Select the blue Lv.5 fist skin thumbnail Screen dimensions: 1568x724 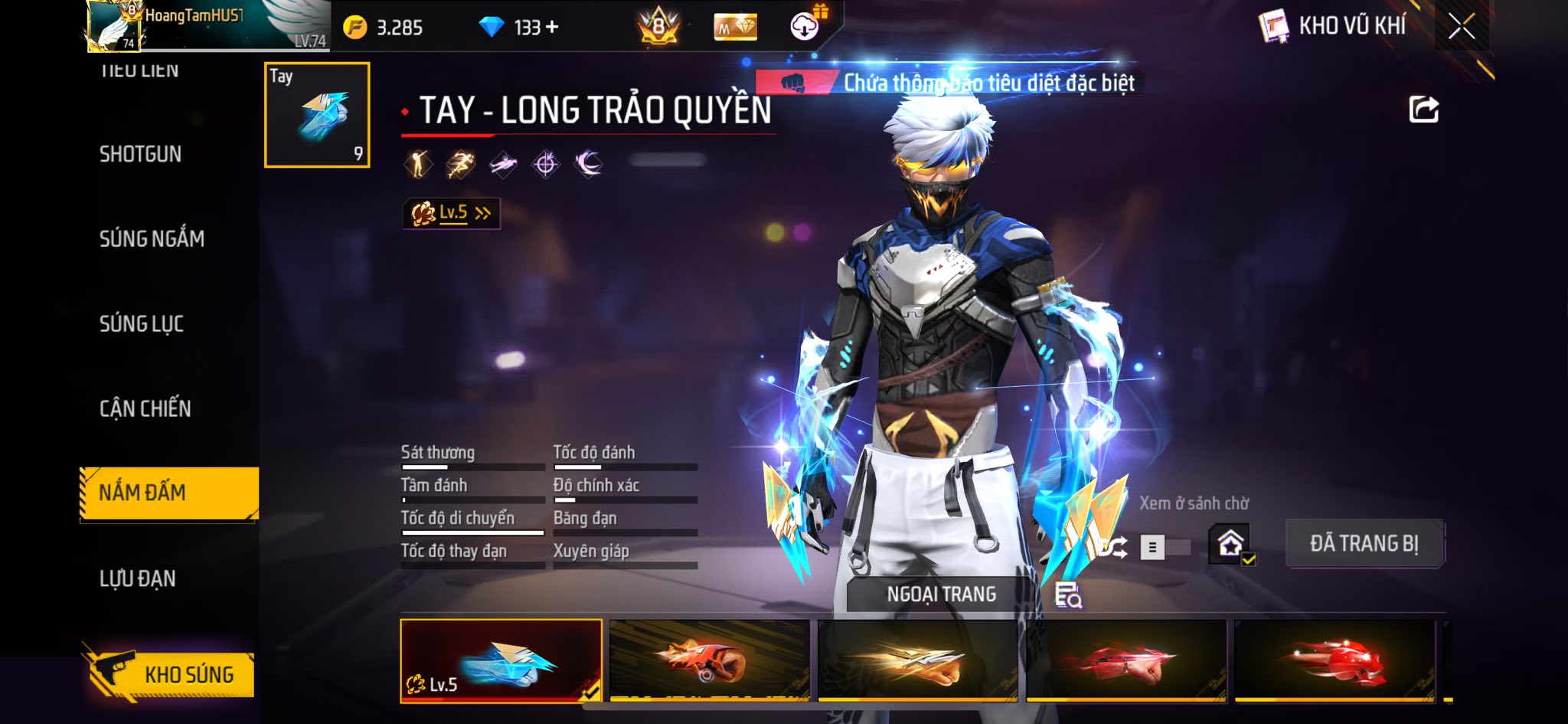pyautogui.click(x=501, y=660)
